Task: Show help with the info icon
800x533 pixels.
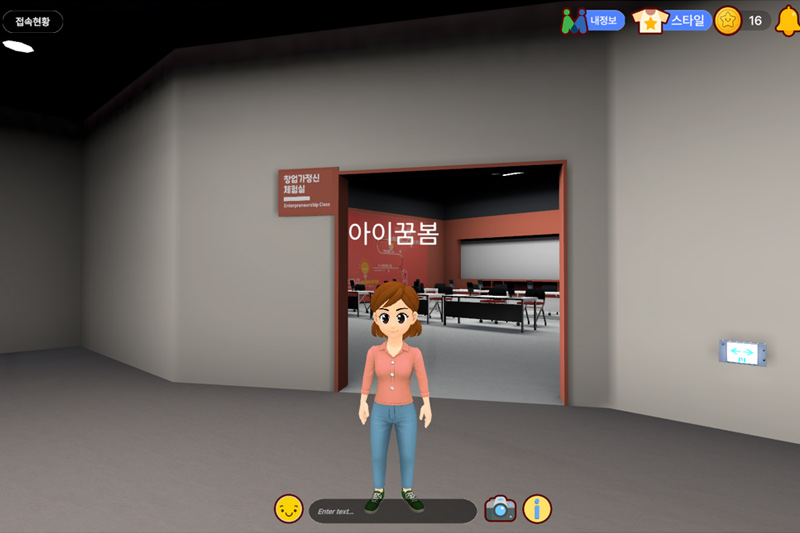Action: (537, 509)
